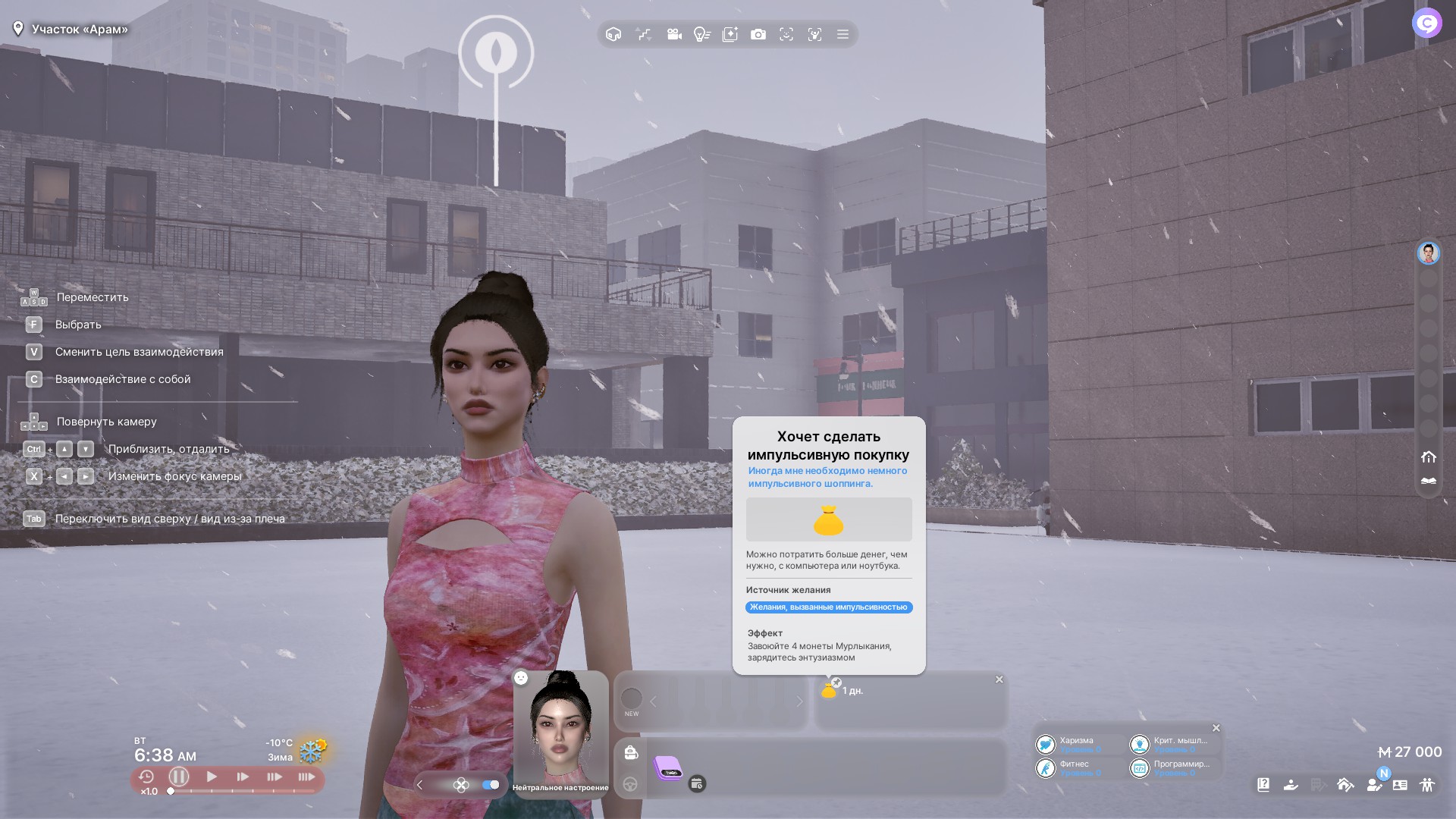Open the backpack inventory tab

tap(631, 752)
